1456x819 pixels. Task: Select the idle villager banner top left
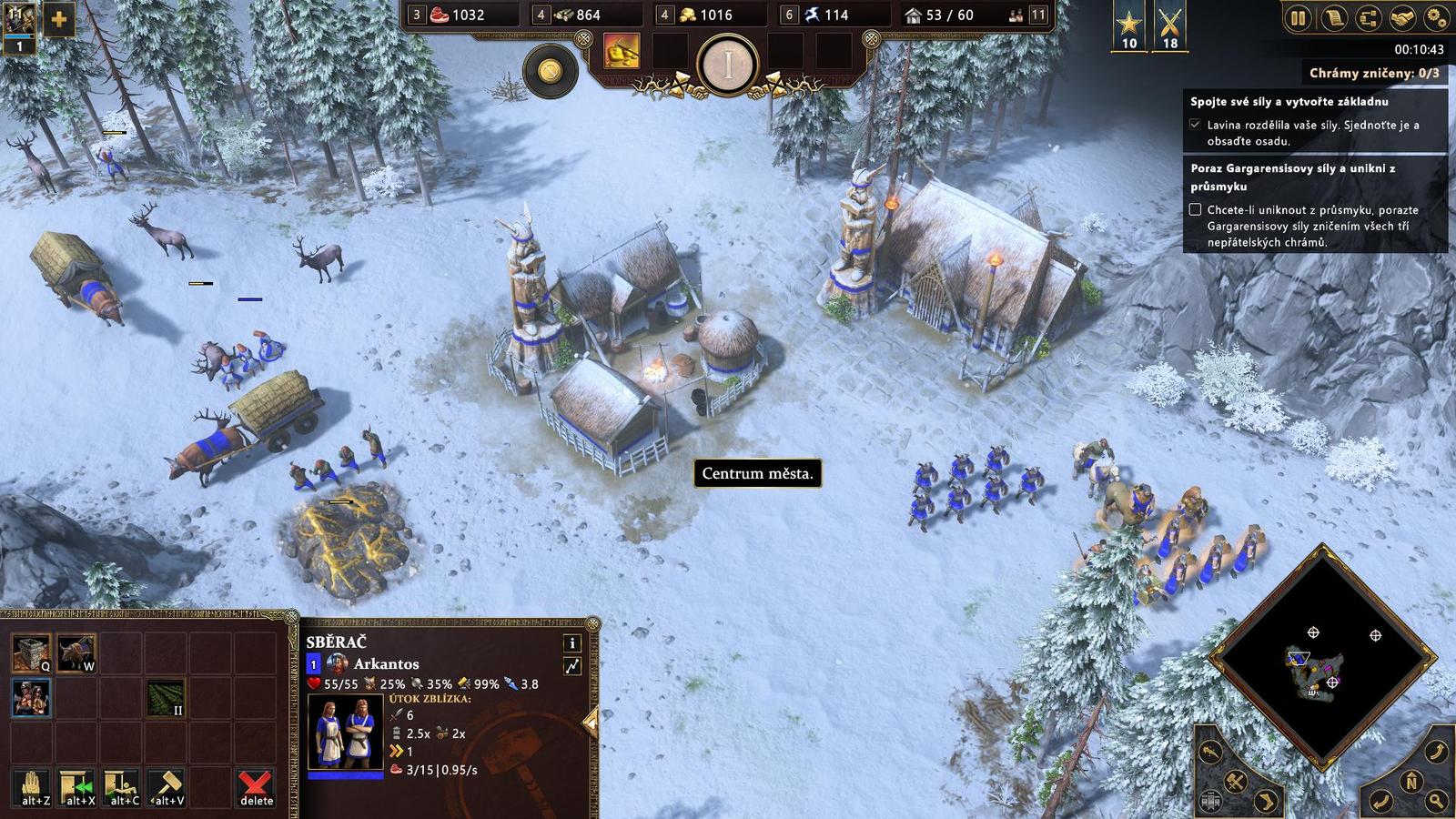[17, 25]
